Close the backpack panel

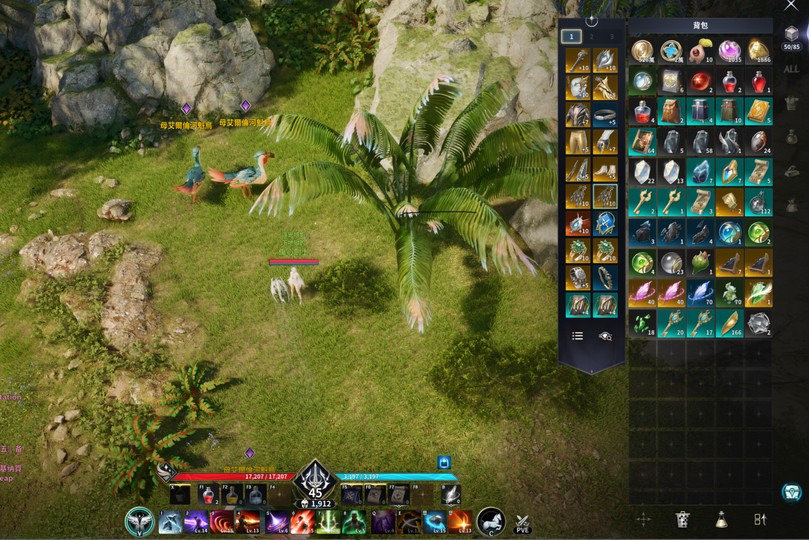pyautogui.click(x=793, y=7)
